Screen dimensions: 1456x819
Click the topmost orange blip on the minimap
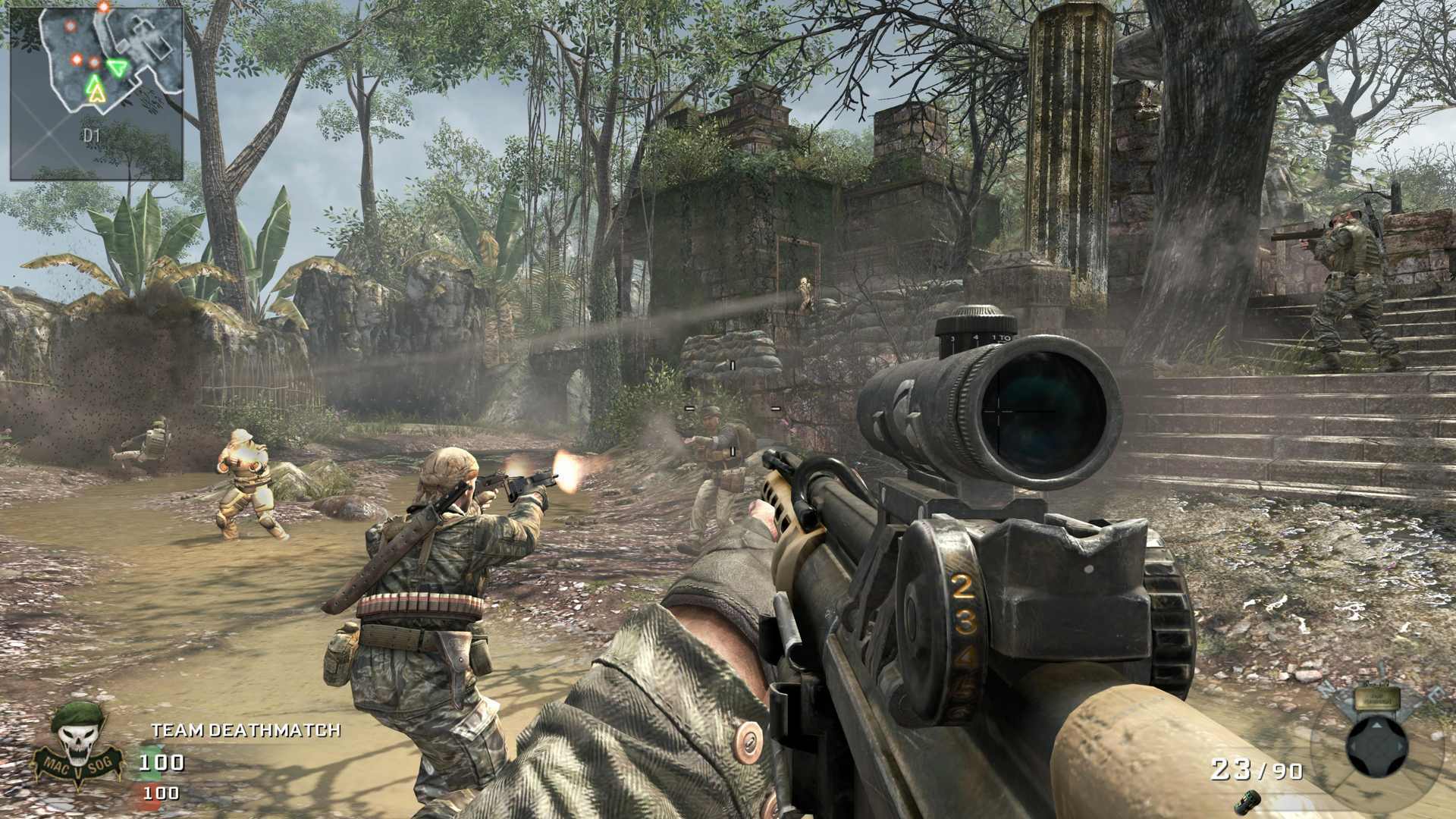tap(102, 6)
